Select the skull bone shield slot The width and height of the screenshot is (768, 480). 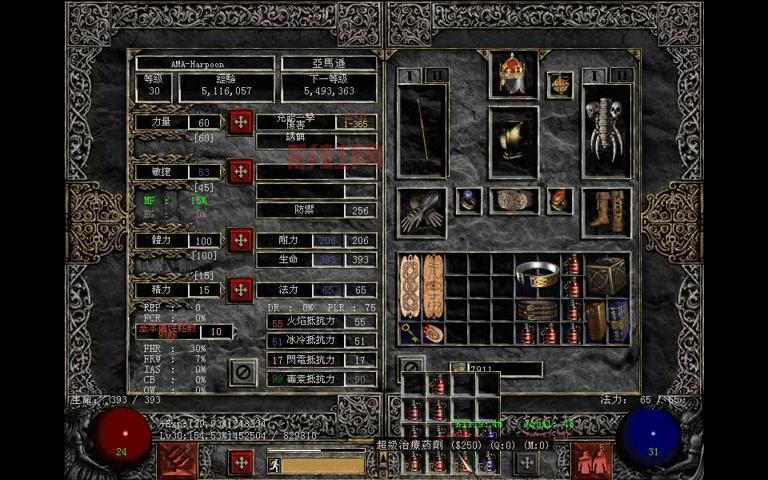pos(607,130)
